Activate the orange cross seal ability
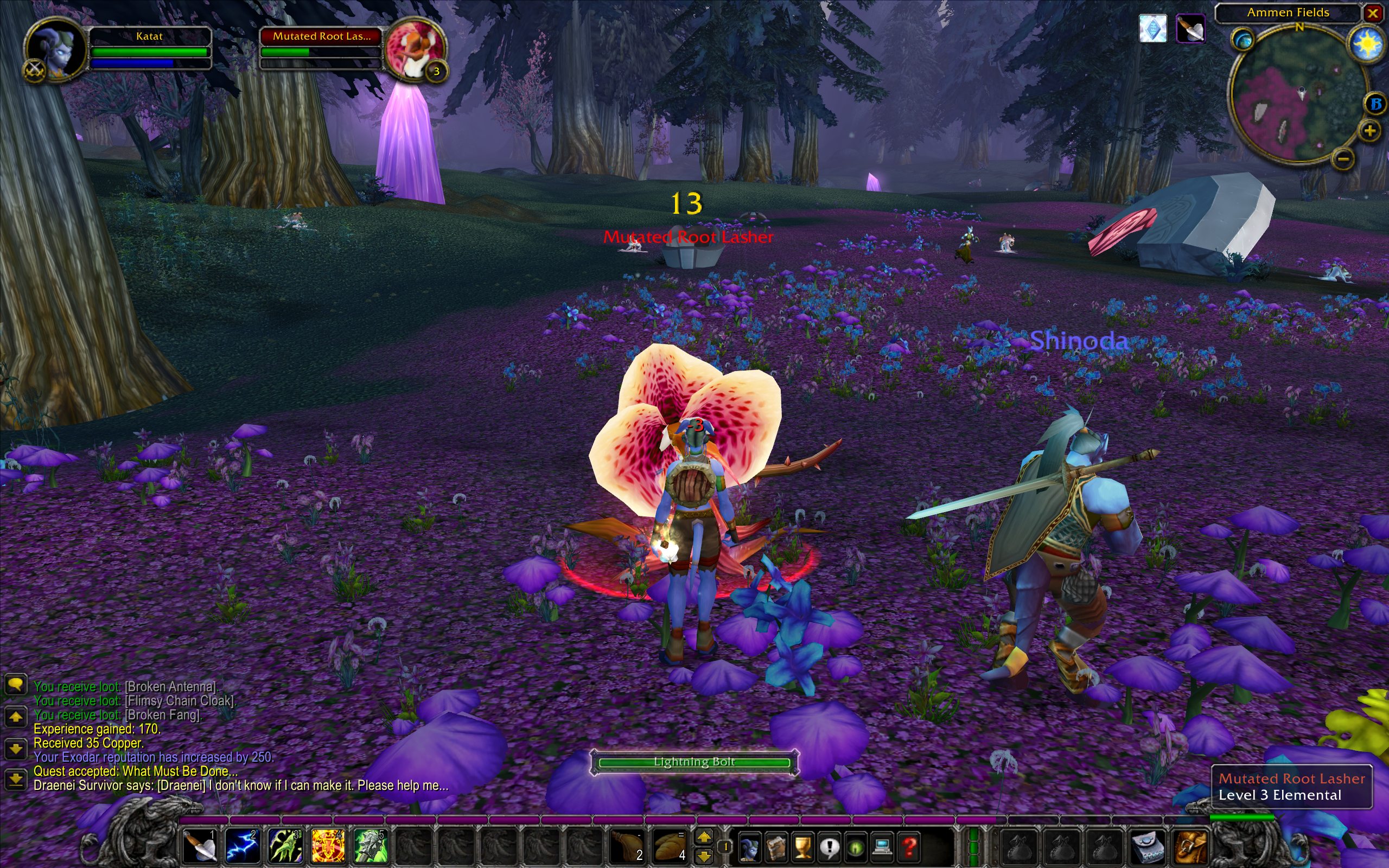1389x868 pixels. pos(327,846)
